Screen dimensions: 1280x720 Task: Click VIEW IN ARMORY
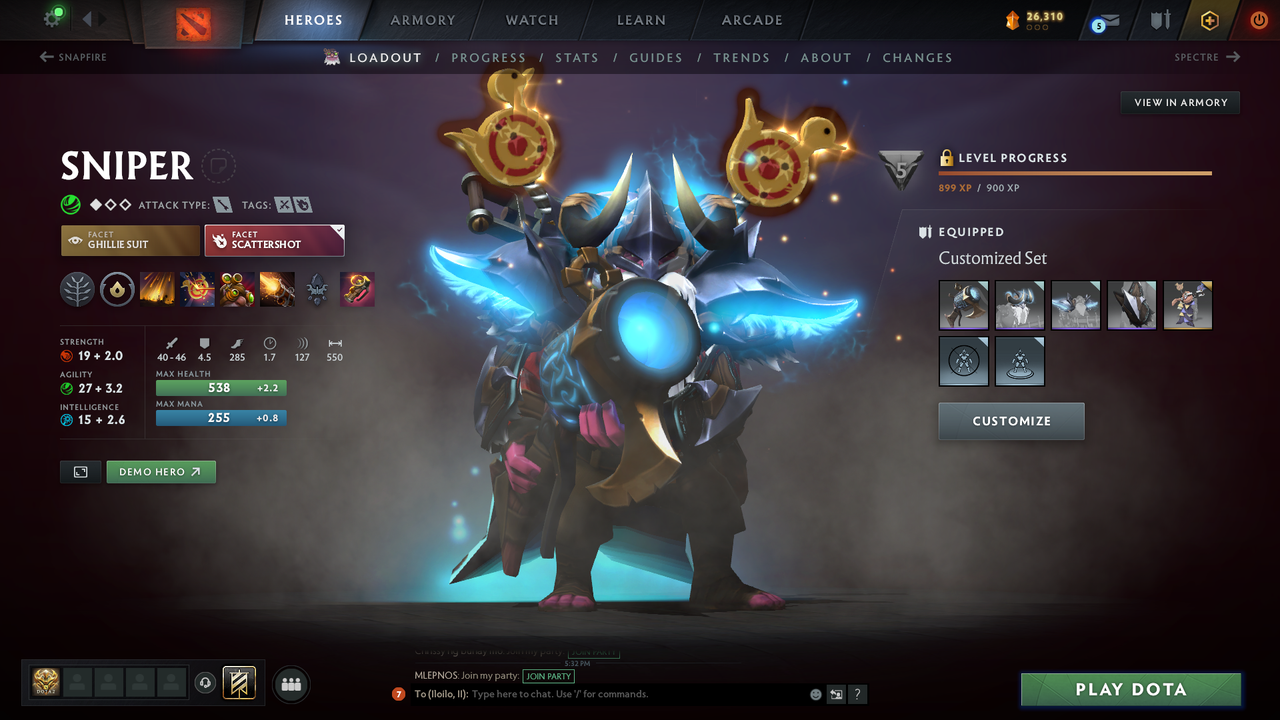click(x=1179, y=102)
